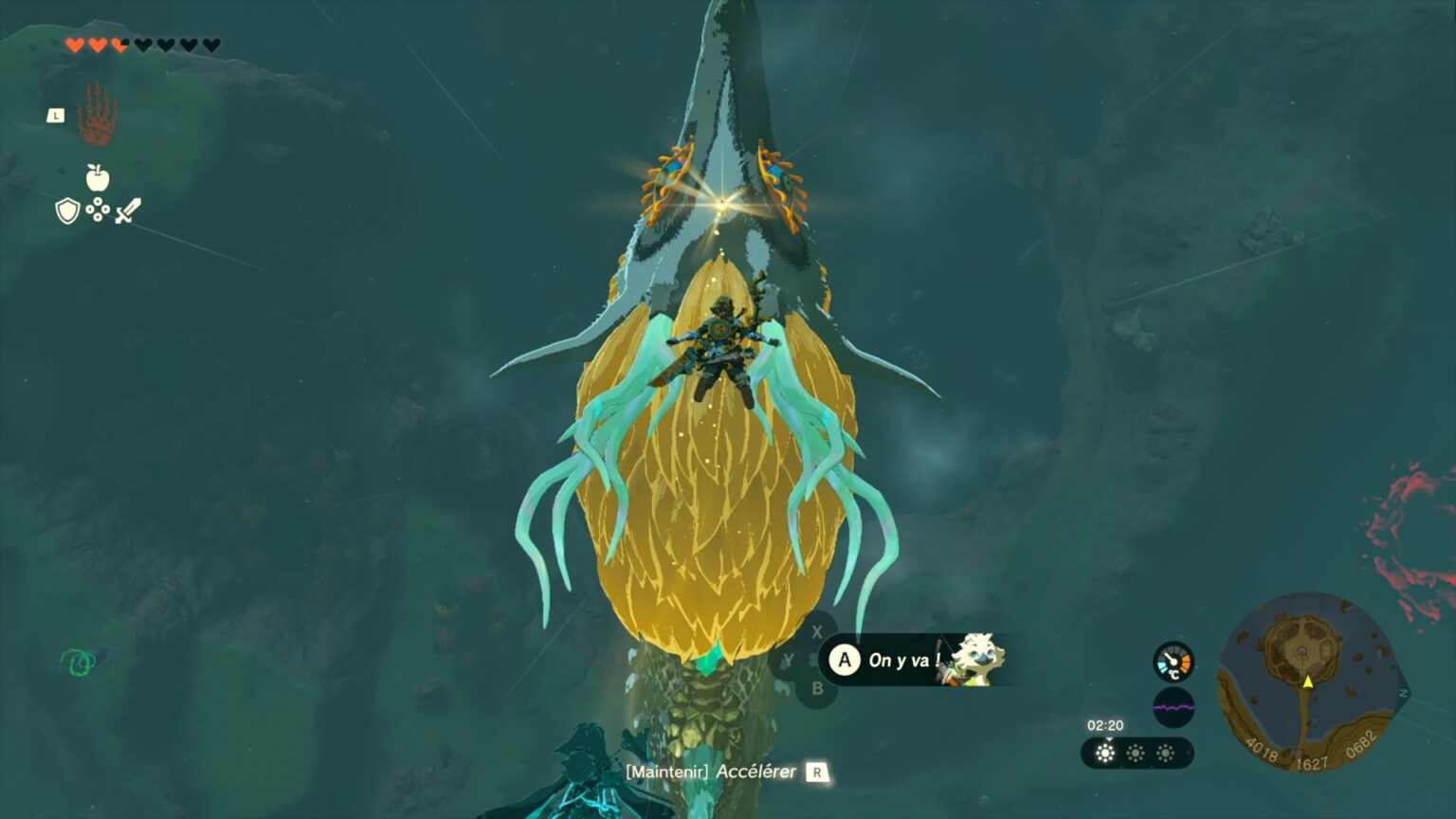Click the purple noise meter indicator
The image size is (1456, 819).
[1174, 707]
